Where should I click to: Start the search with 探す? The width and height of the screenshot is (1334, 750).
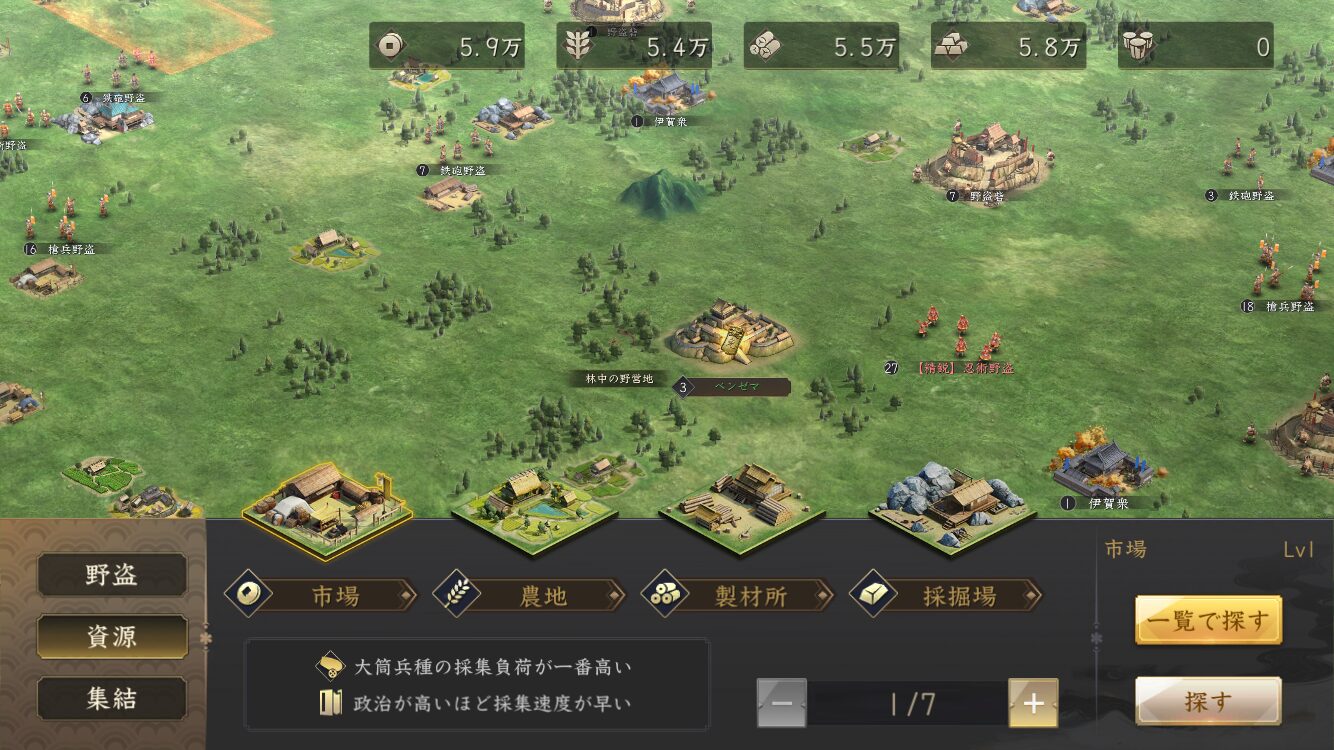[x=1208, y=701]
